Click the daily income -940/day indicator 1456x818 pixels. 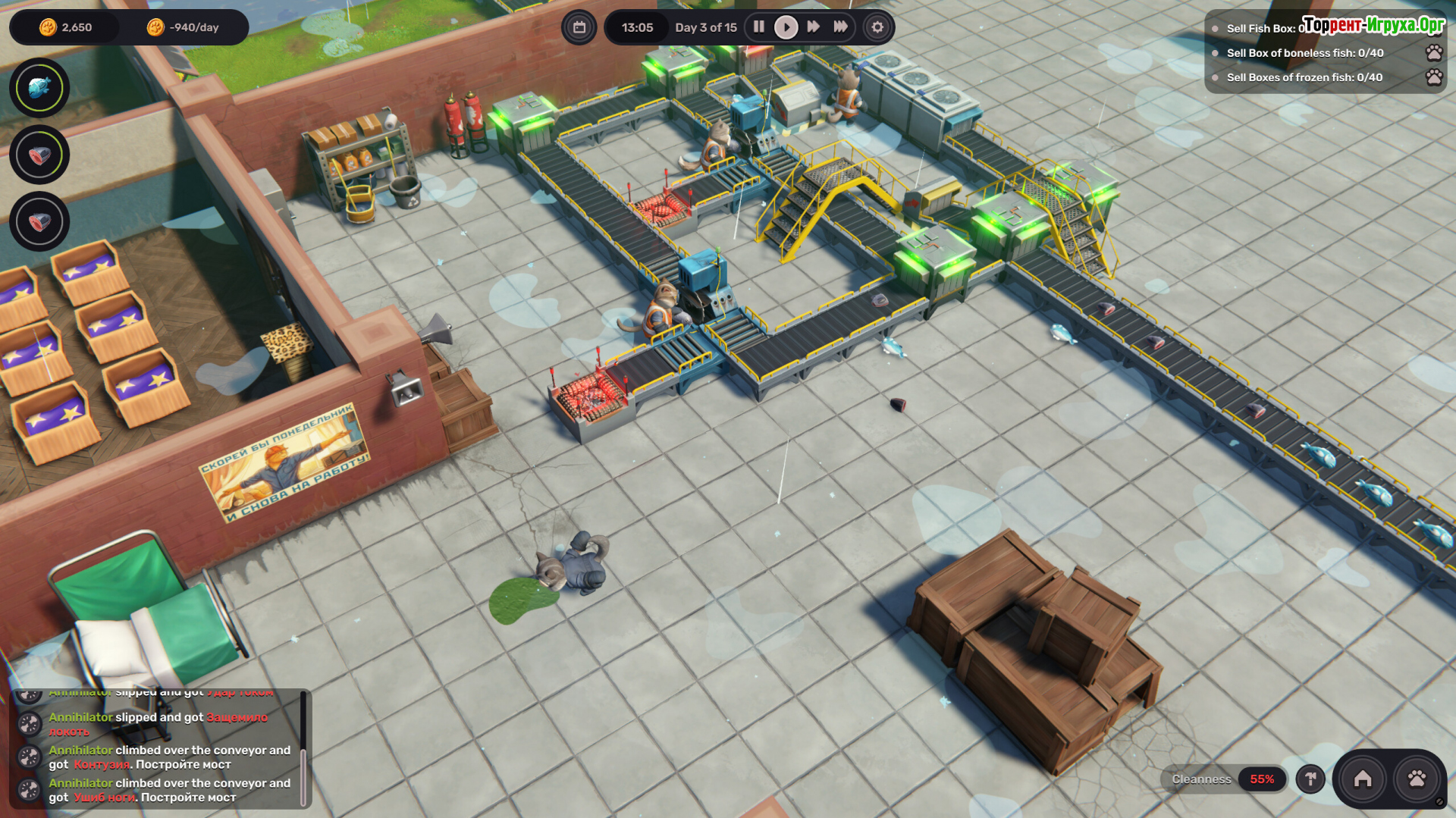(184, 27)
